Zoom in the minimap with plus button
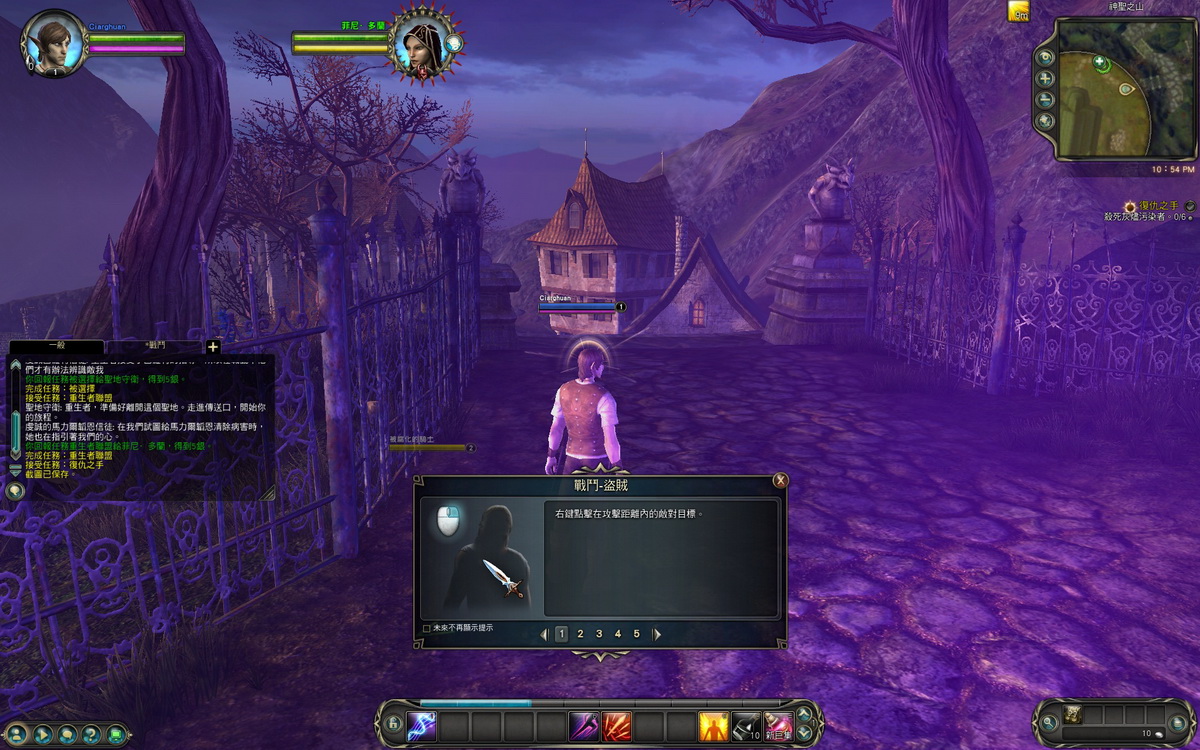This screenshot has width=1200, height=750. coord(1046,79)
